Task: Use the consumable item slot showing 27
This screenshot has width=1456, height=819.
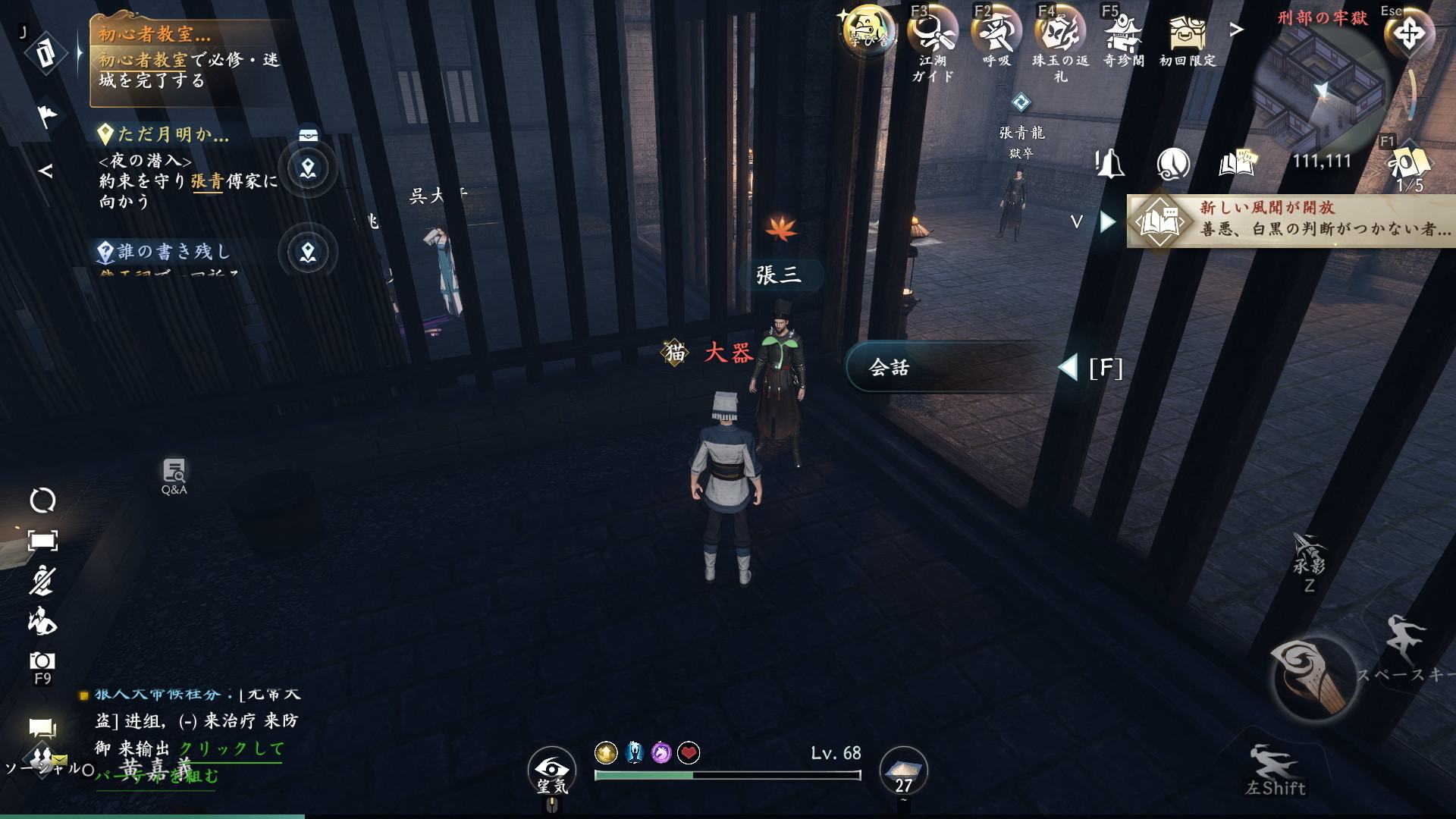Action: (903, 770)
